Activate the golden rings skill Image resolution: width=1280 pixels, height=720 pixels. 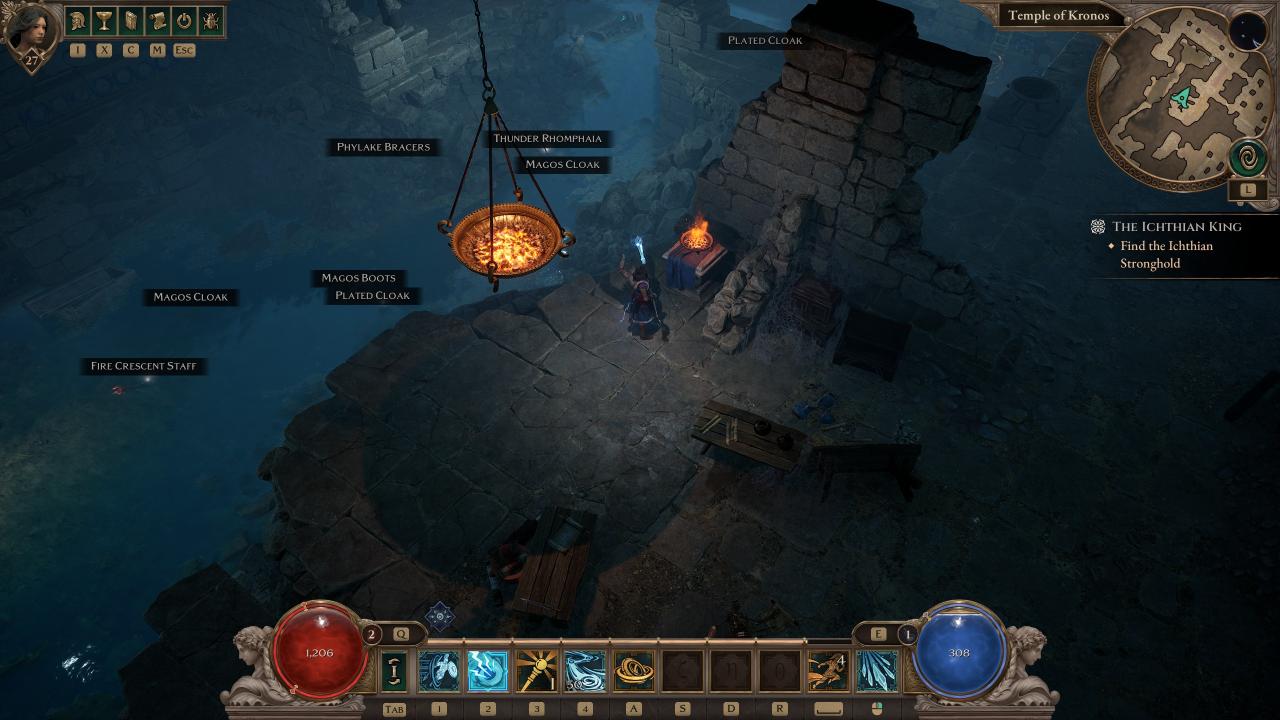pos(634,671)
